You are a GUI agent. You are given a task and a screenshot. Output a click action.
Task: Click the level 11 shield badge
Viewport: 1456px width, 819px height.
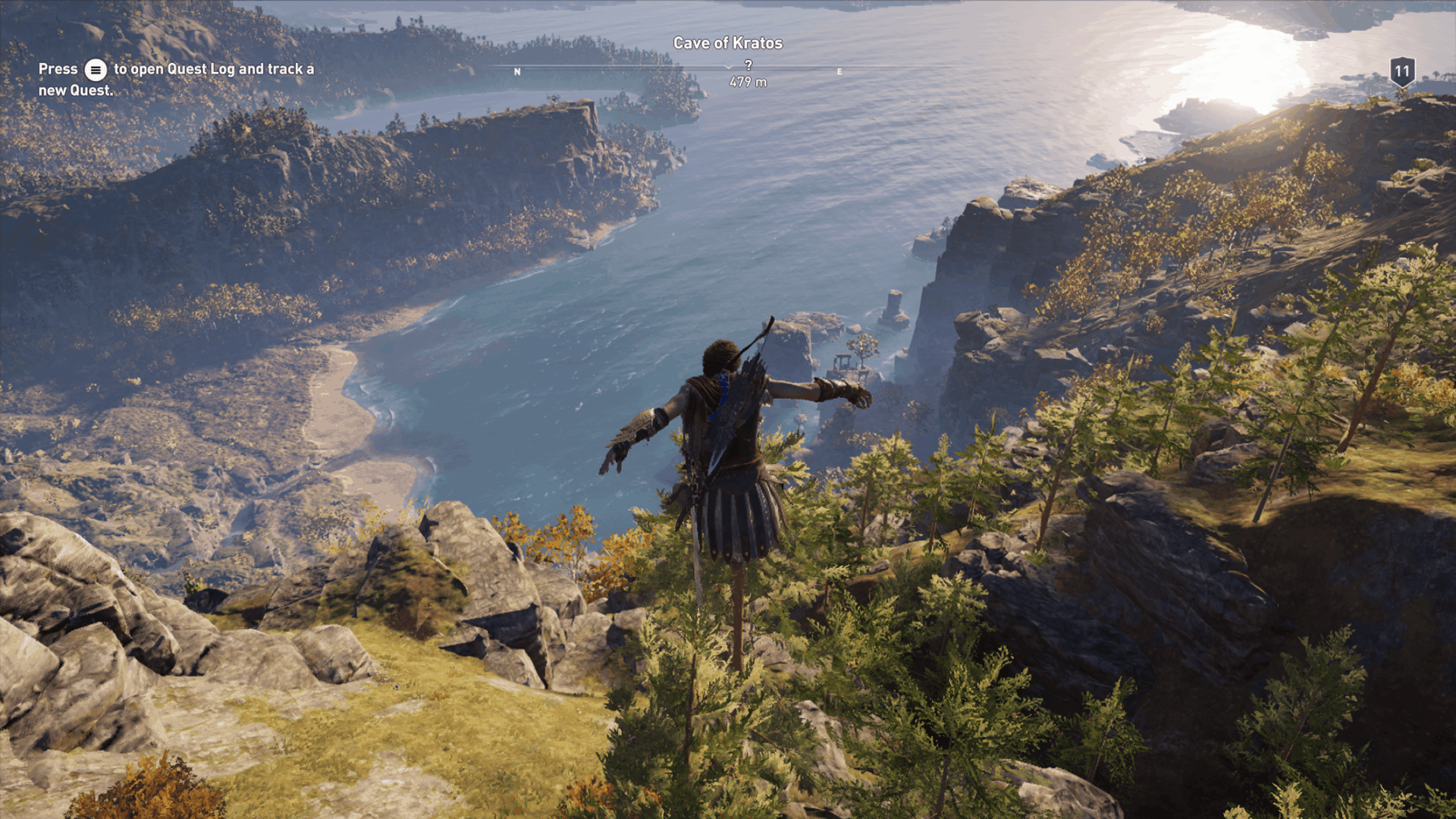pyautogui.click(x=1401, y=72)
